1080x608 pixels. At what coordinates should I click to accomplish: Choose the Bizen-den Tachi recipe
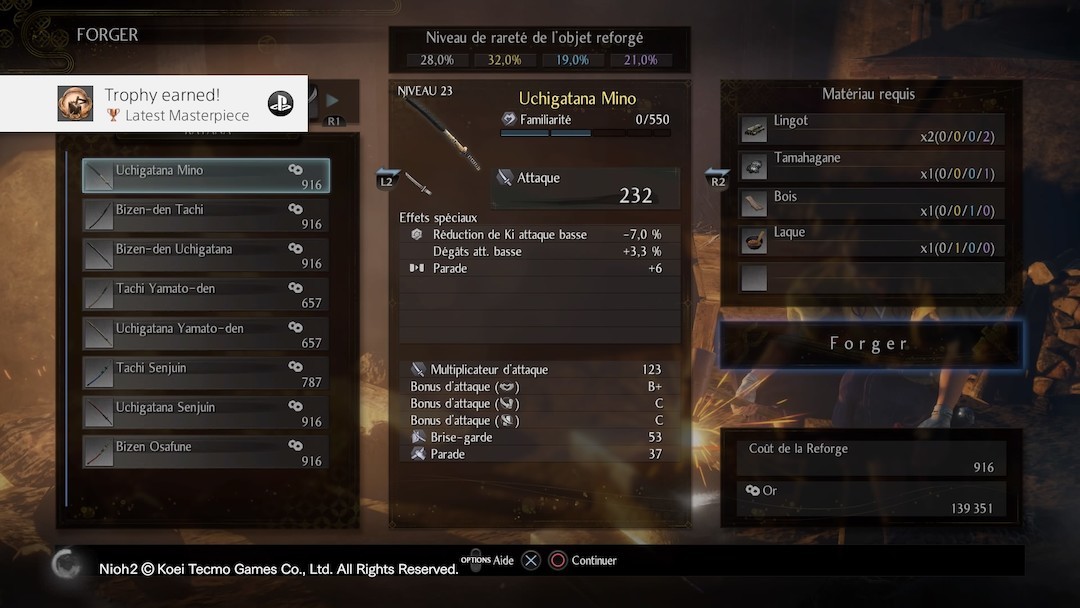[205, 216]
